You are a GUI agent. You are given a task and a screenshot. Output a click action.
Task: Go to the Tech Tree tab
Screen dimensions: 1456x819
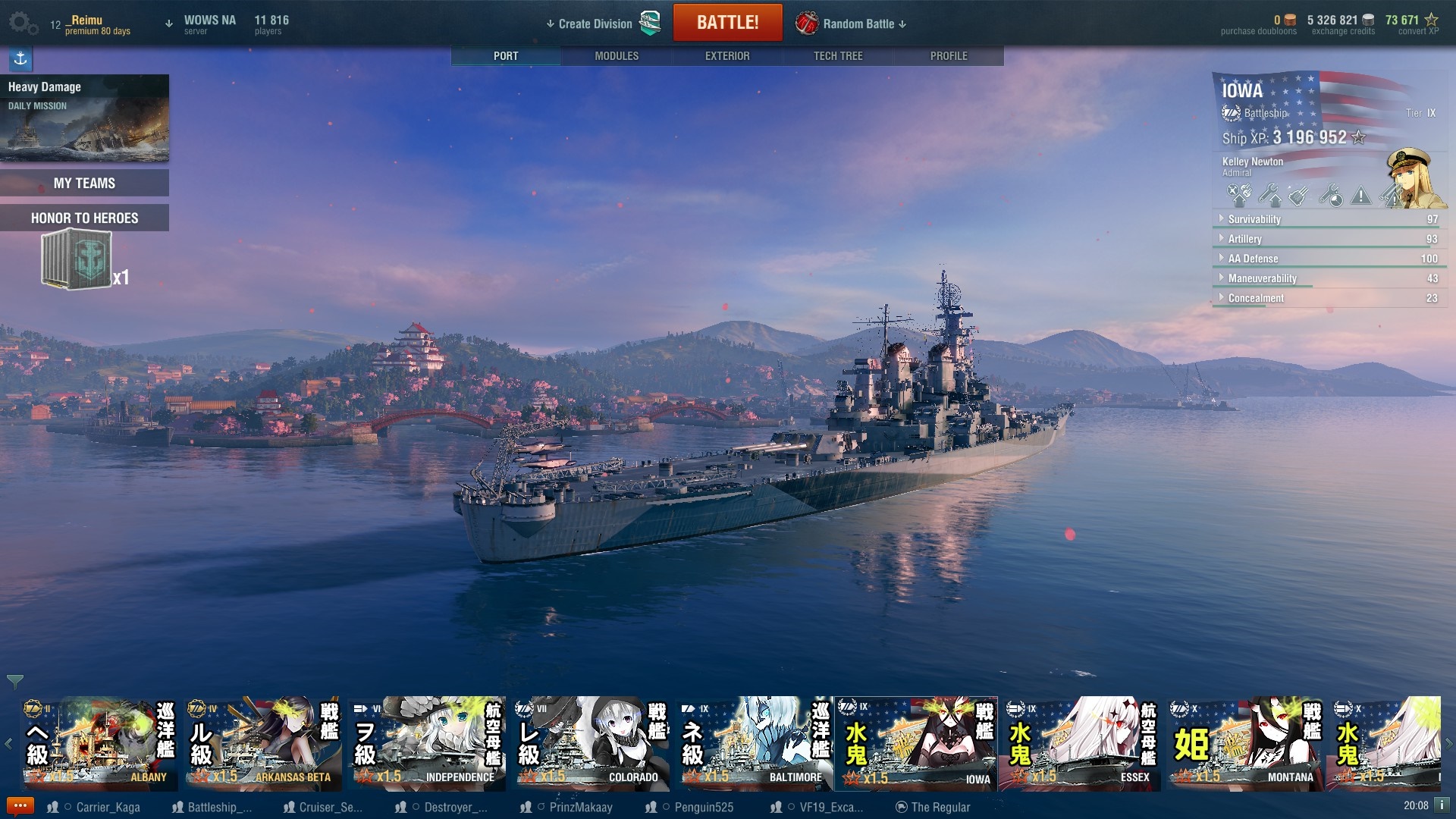pyautogui.click(x=837, y=56)
